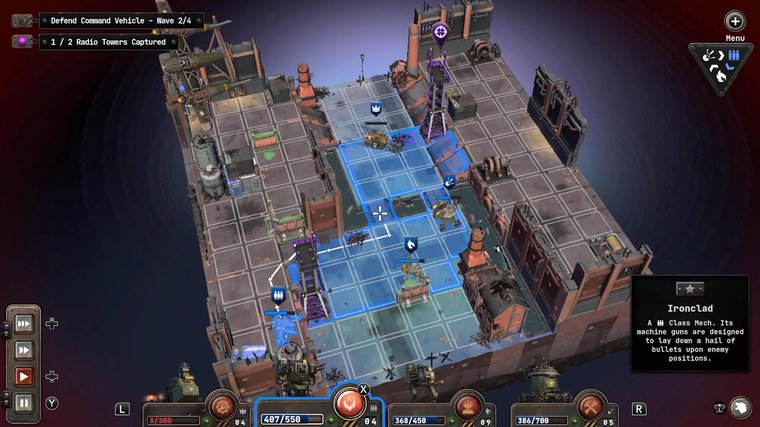
Task: Select the unit with the flame blue marker
Action: coord(410,244)
